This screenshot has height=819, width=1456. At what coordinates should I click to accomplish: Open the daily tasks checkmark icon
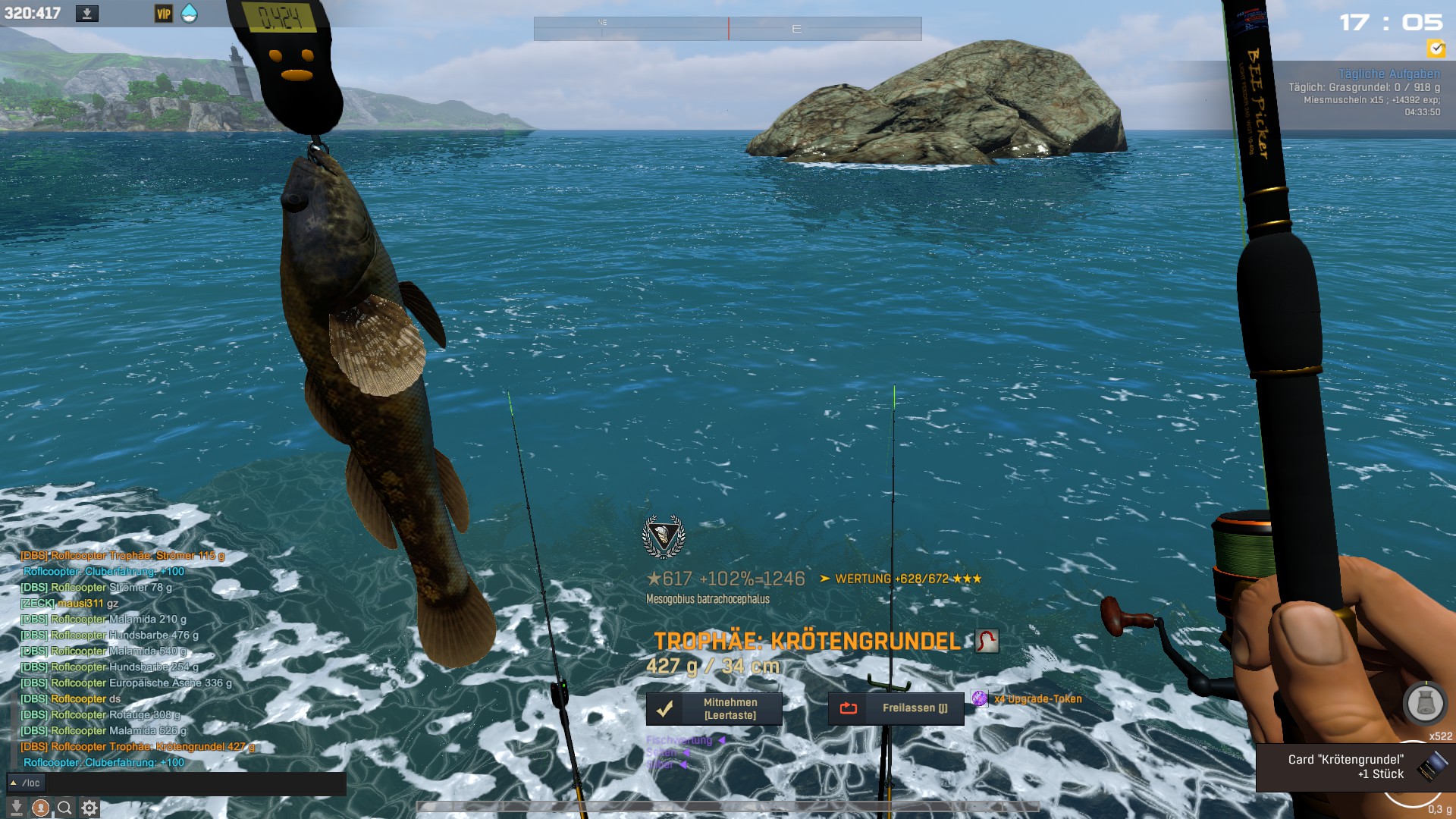1436,49
